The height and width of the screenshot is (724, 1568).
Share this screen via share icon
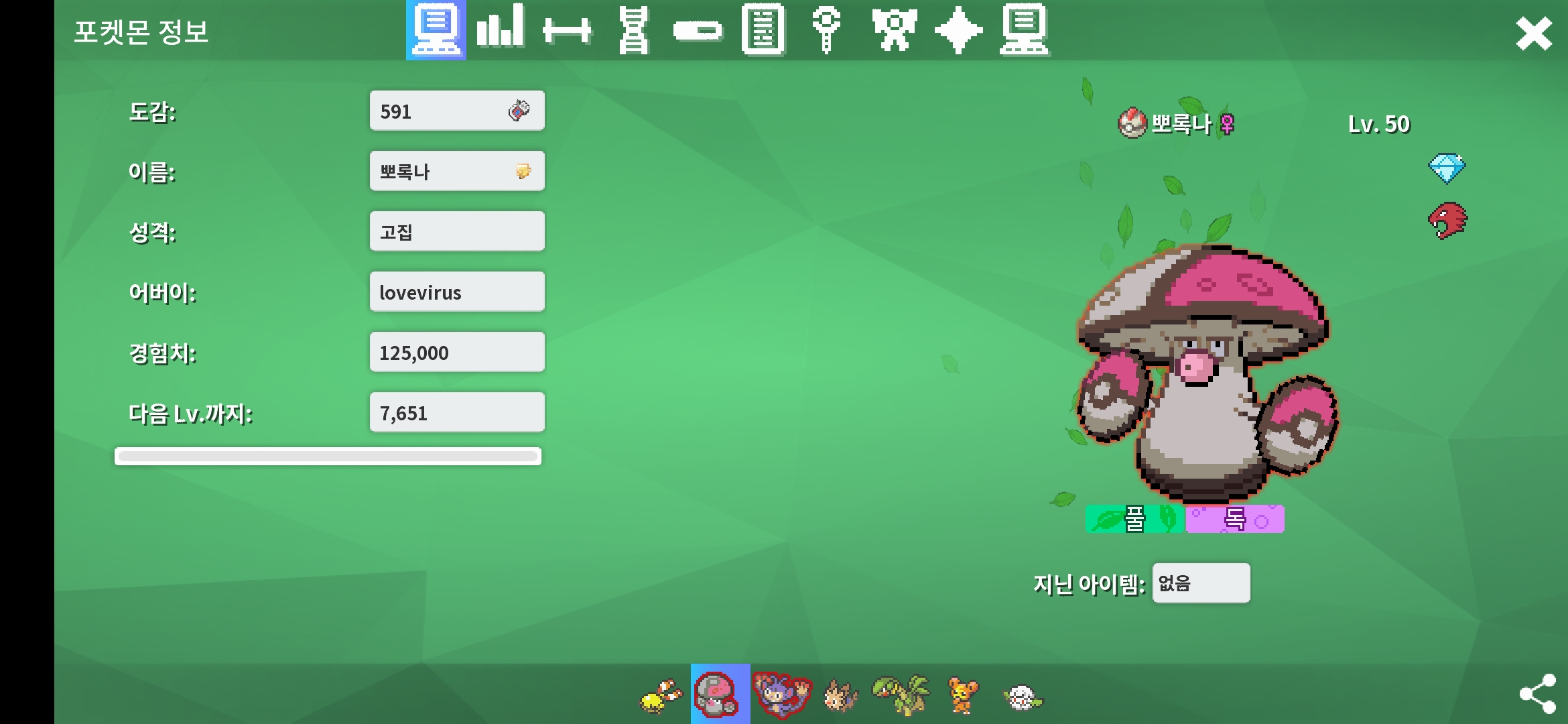coord(1537,693)
